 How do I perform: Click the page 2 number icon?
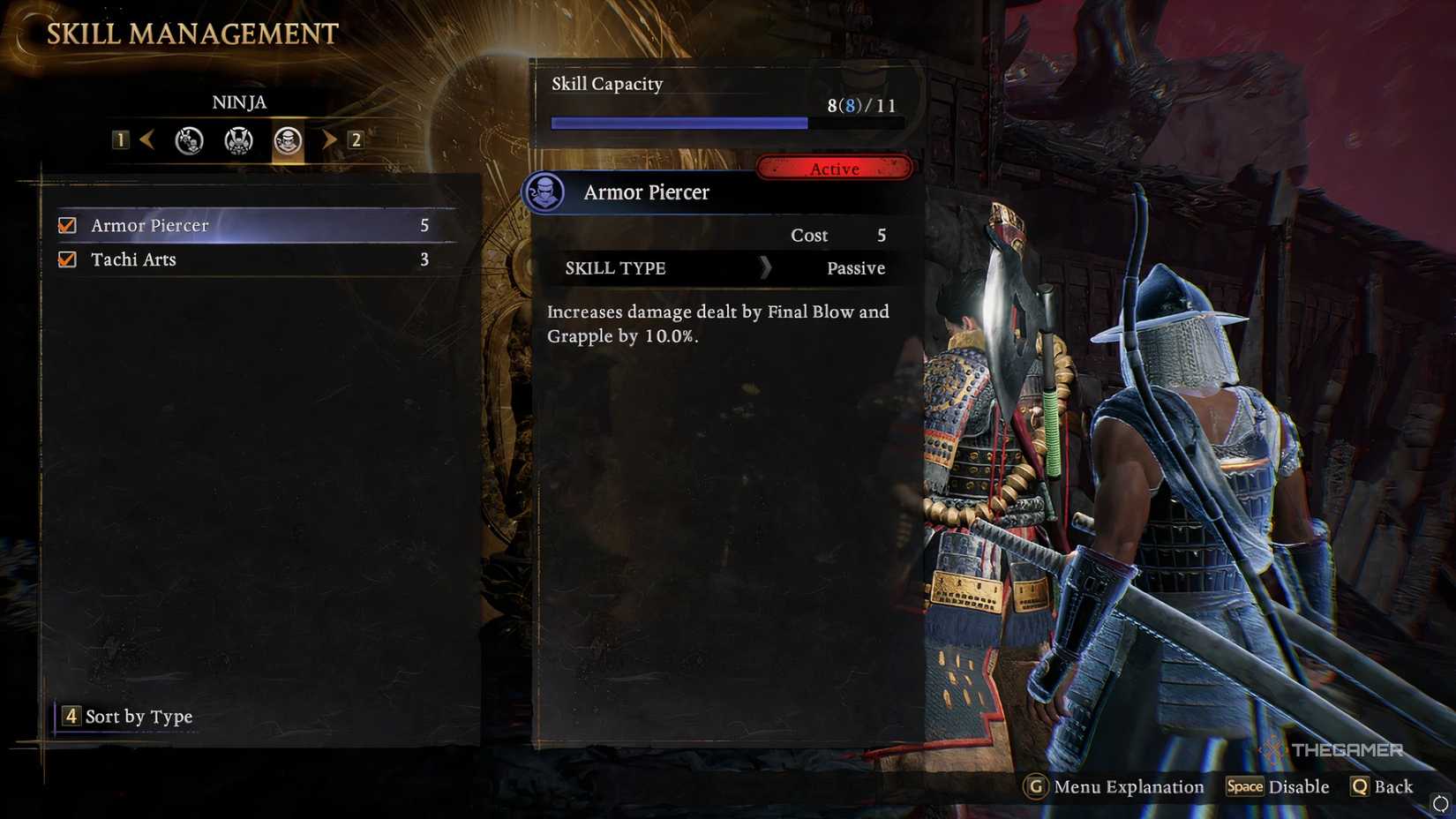[355, 139]
